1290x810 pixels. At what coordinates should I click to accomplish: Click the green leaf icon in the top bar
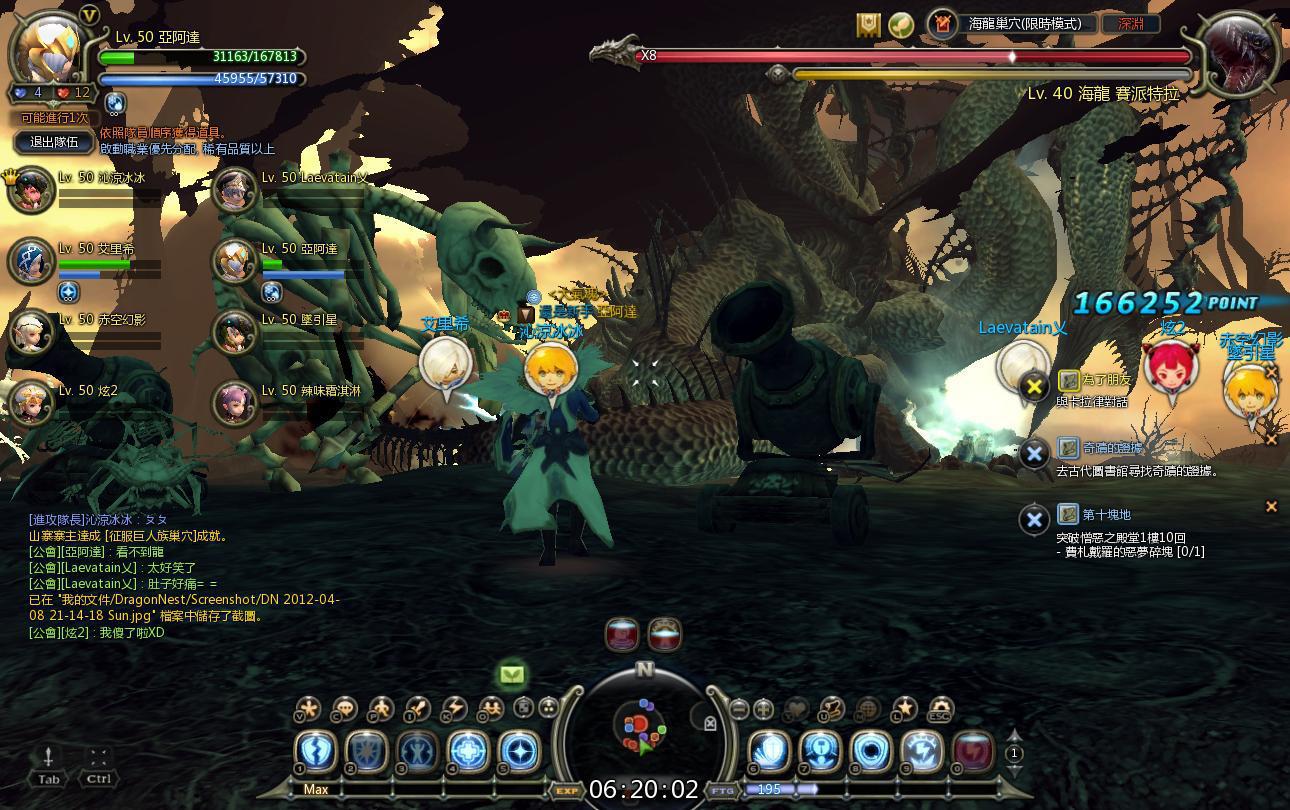[901, 24]
